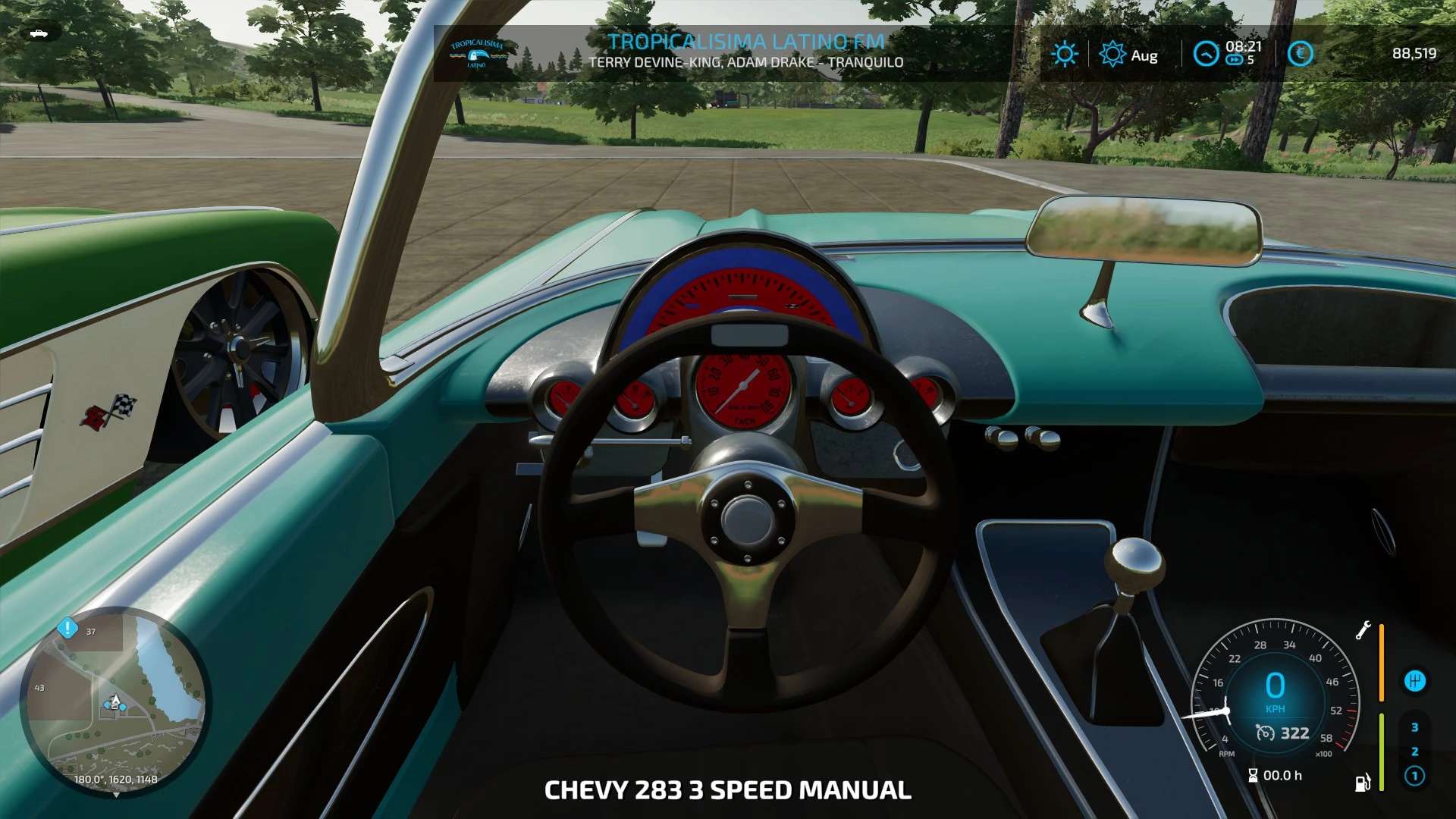The image size is (1456, 819).
Task: Select the blue exclamation marker on the minimap
Action: 67,628
